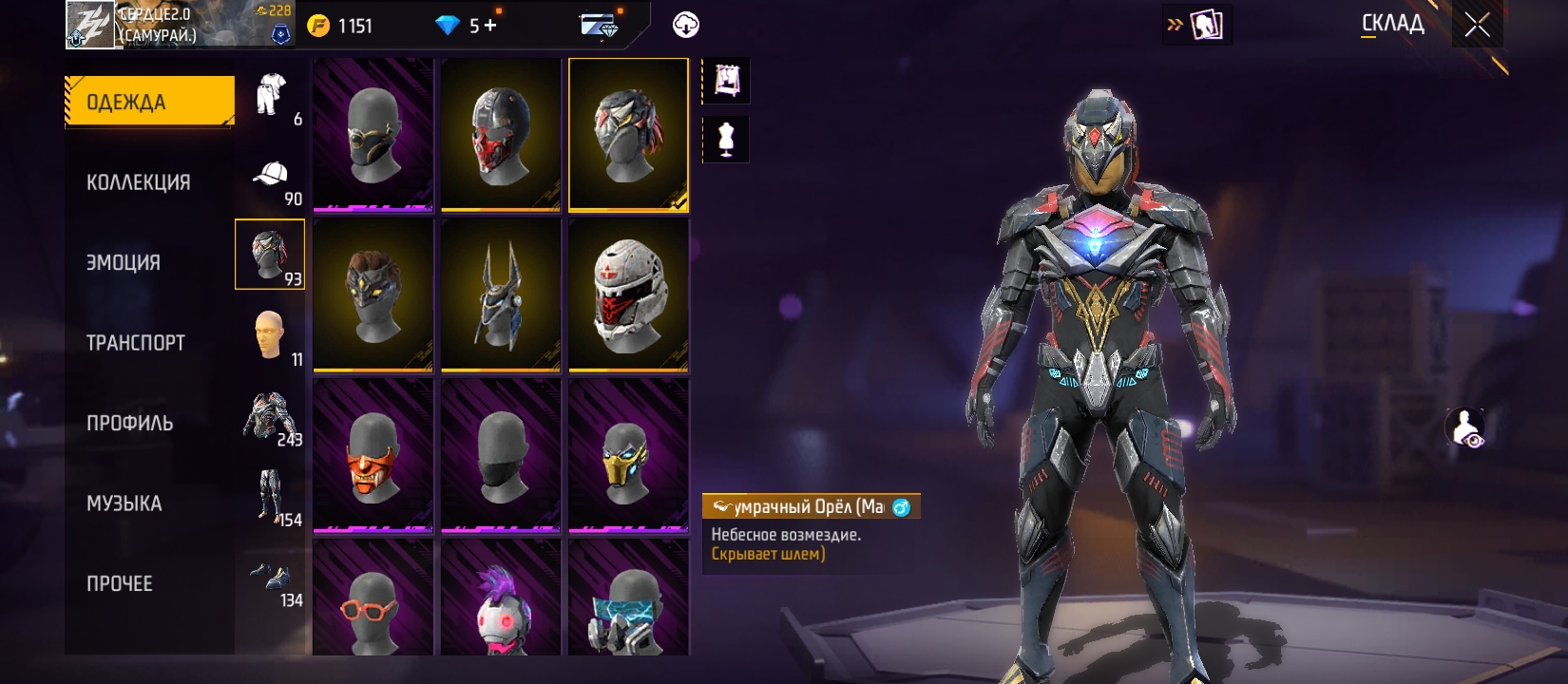Select the white helmet with red visor

628,295
